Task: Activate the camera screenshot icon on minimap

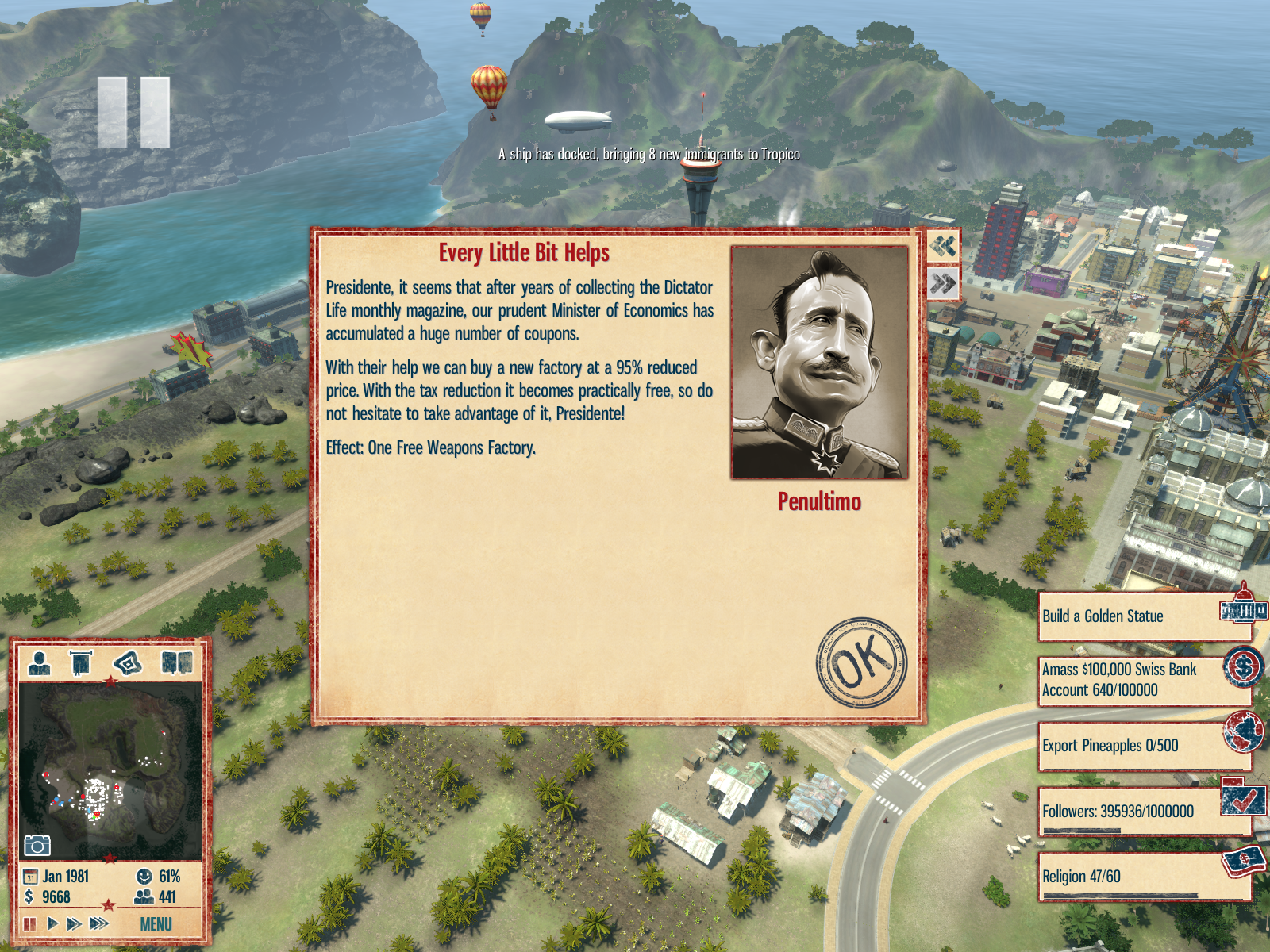Action: click(37, 845)
